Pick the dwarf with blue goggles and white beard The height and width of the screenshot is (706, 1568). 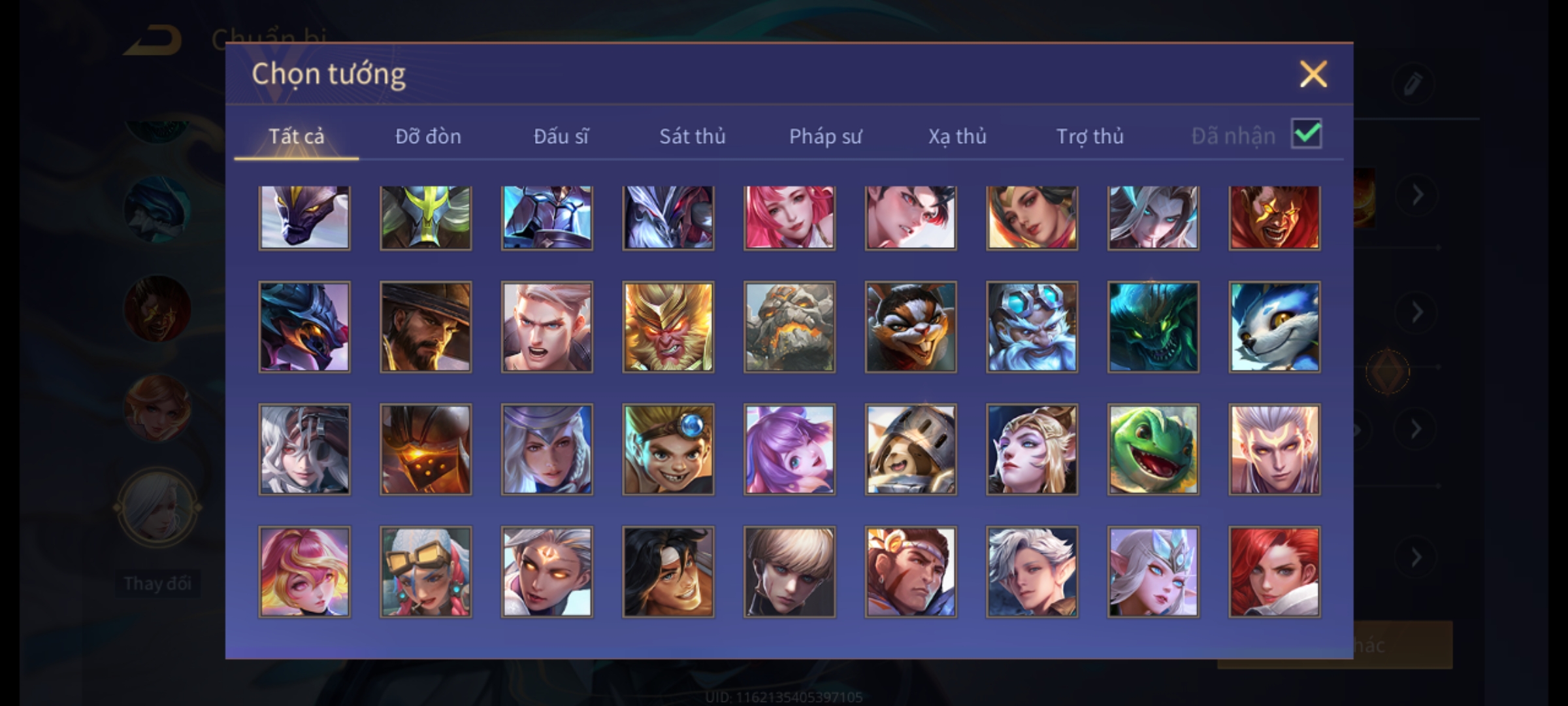click(x=1032, y=327)
